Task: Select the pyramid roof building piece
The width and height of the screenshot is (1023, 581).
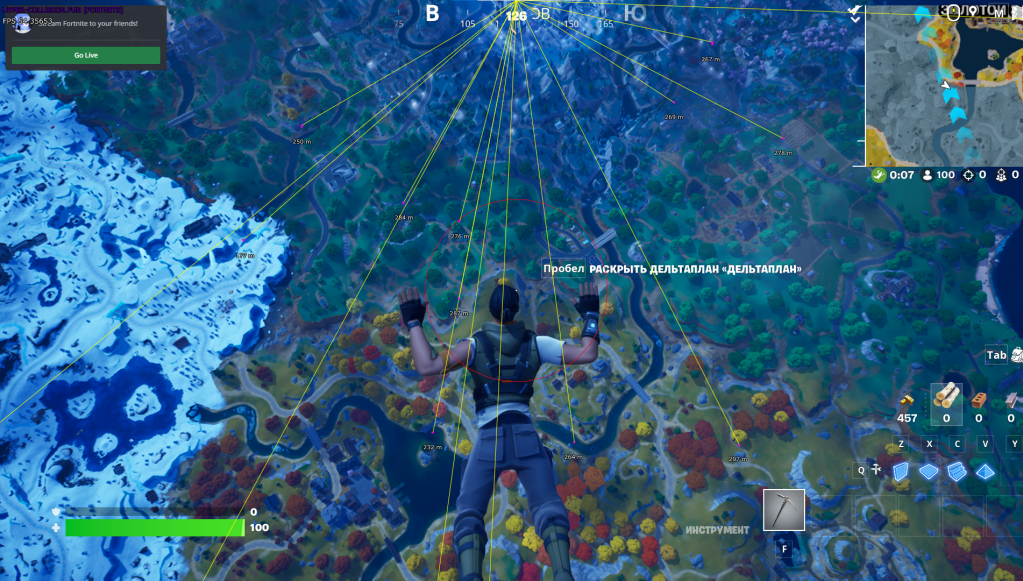Action: pos(986,471)
